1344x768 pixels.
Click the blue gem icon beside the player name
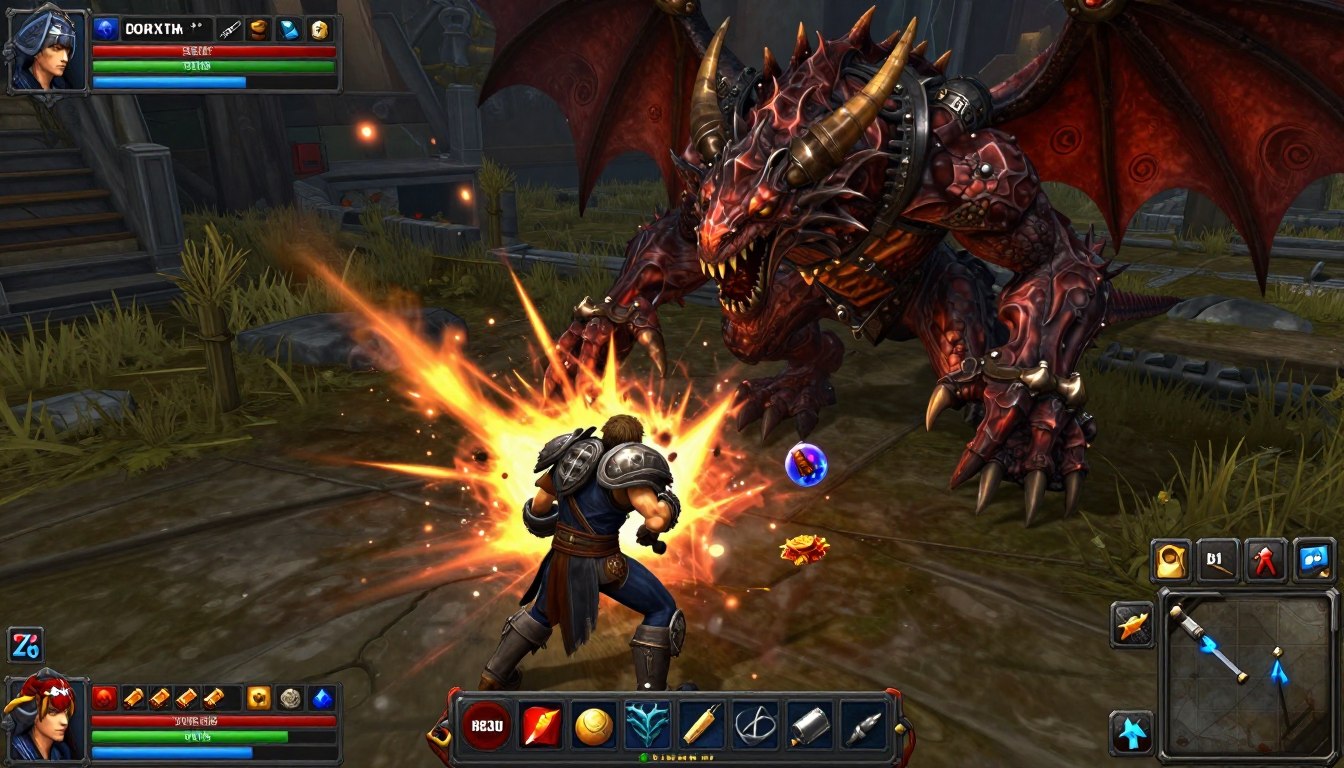pos(106,29)
